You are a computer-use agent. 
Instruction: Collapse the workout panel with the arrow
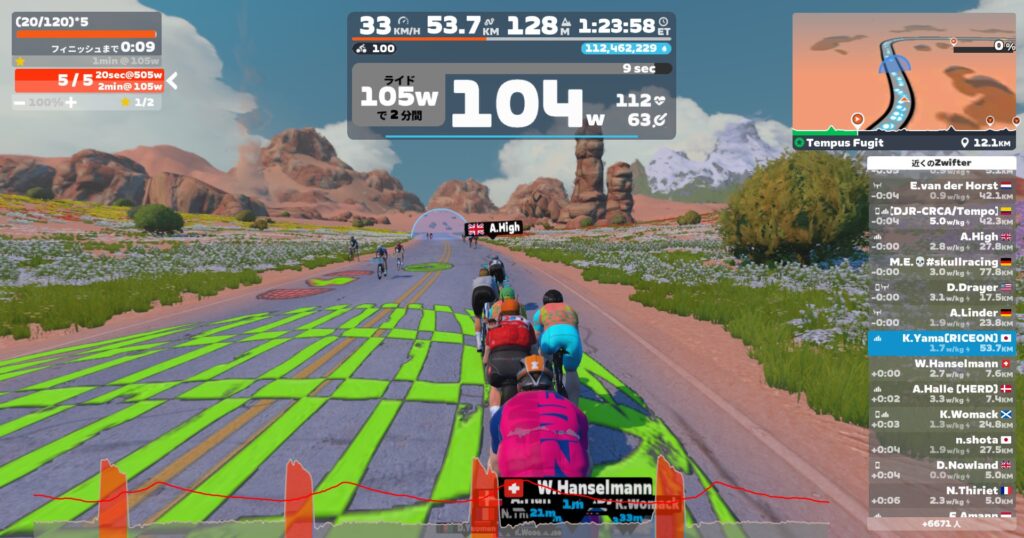171,81
